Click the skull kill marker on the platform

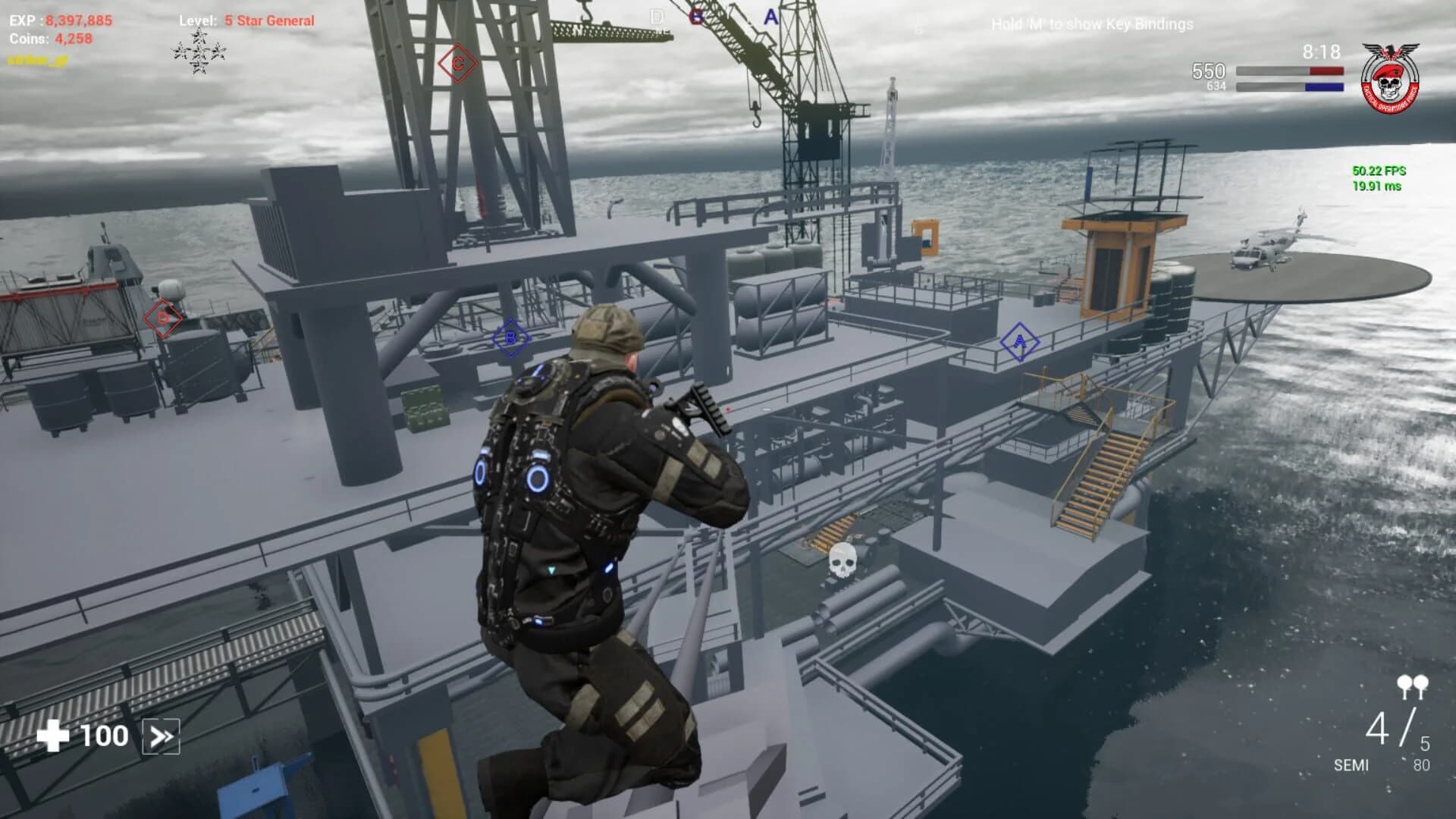coord(843,561)
